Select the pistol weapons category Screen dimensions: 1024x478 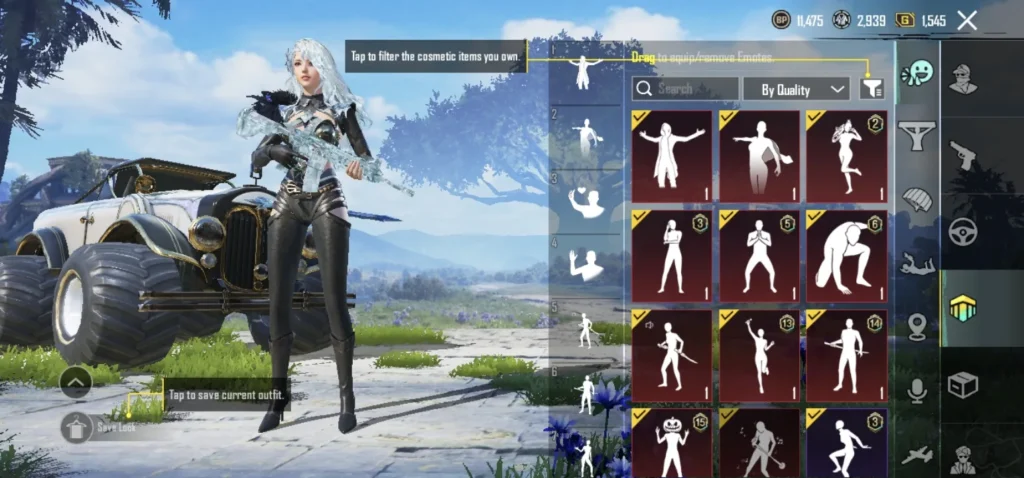pyautogui.click(x=963, y=155)
